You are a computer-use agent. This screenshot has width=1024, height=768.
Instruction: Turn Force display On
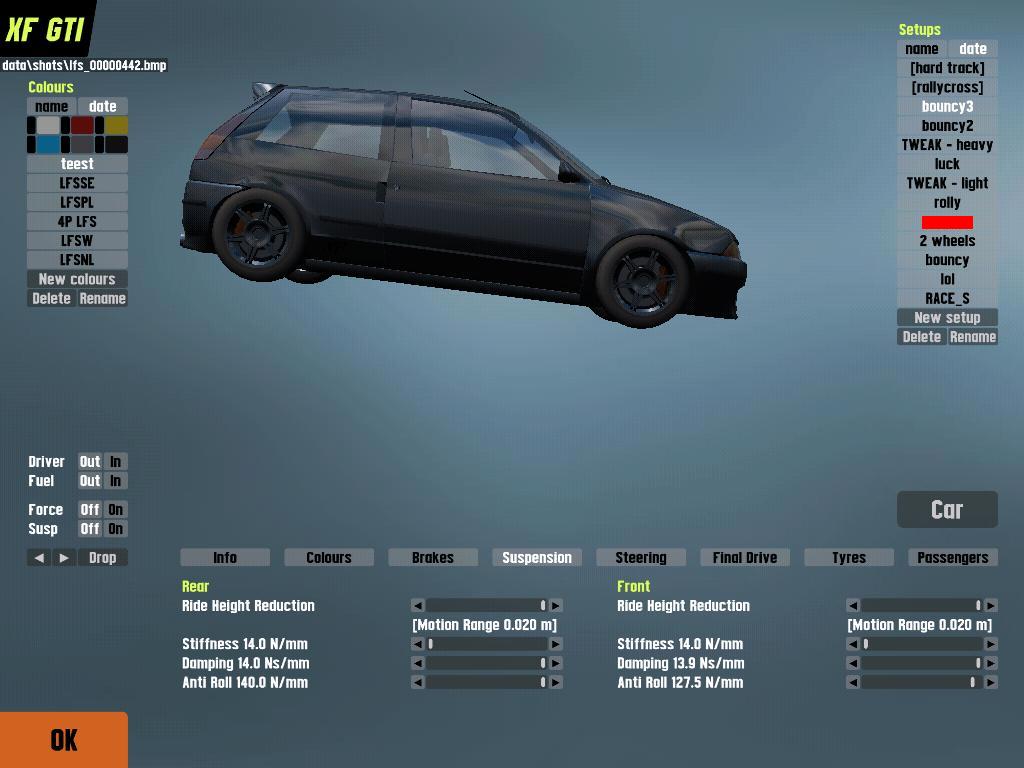click(x=115, y=510)
